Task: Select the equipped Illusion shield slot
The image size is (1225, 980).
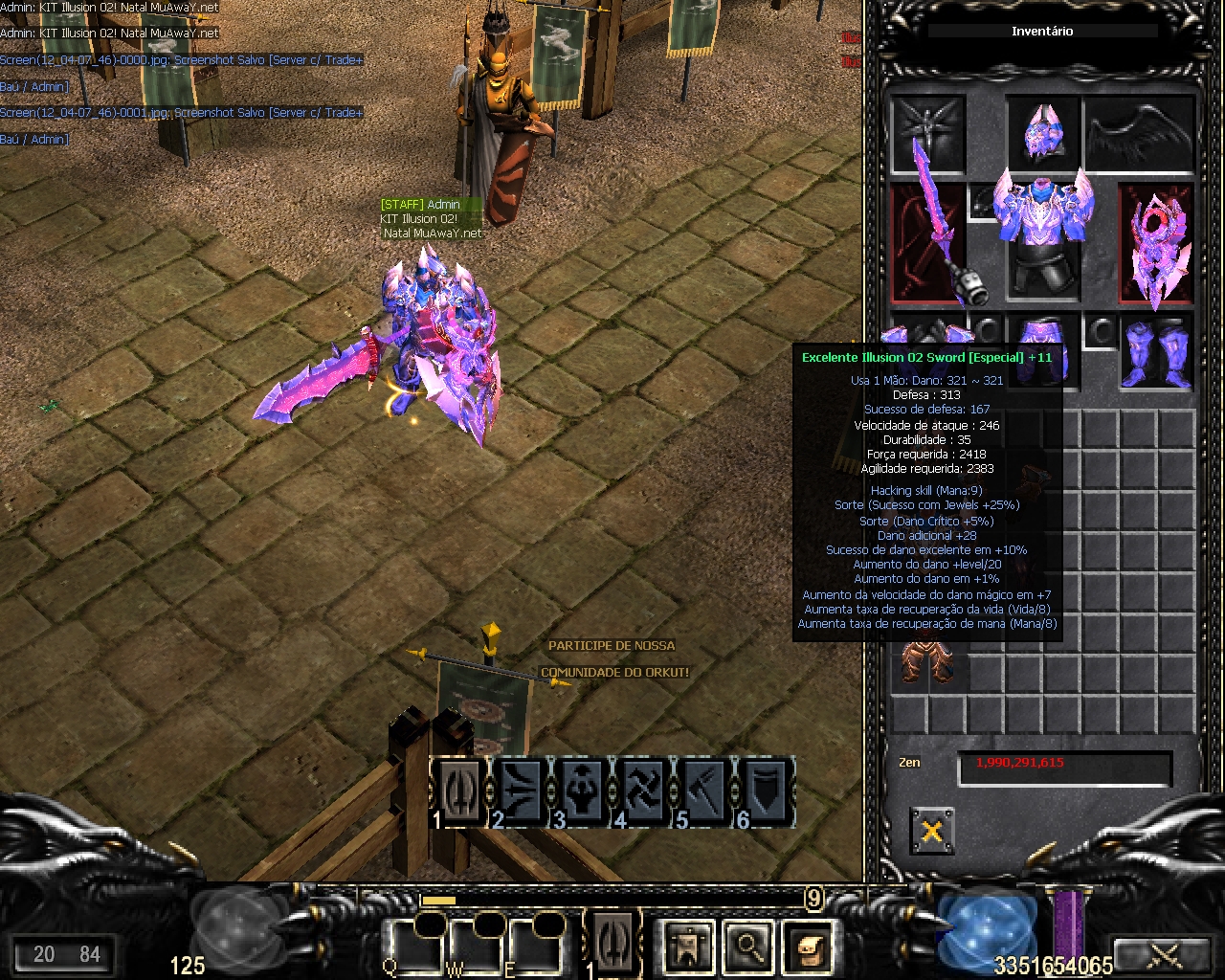Action: coord(1156,245)
